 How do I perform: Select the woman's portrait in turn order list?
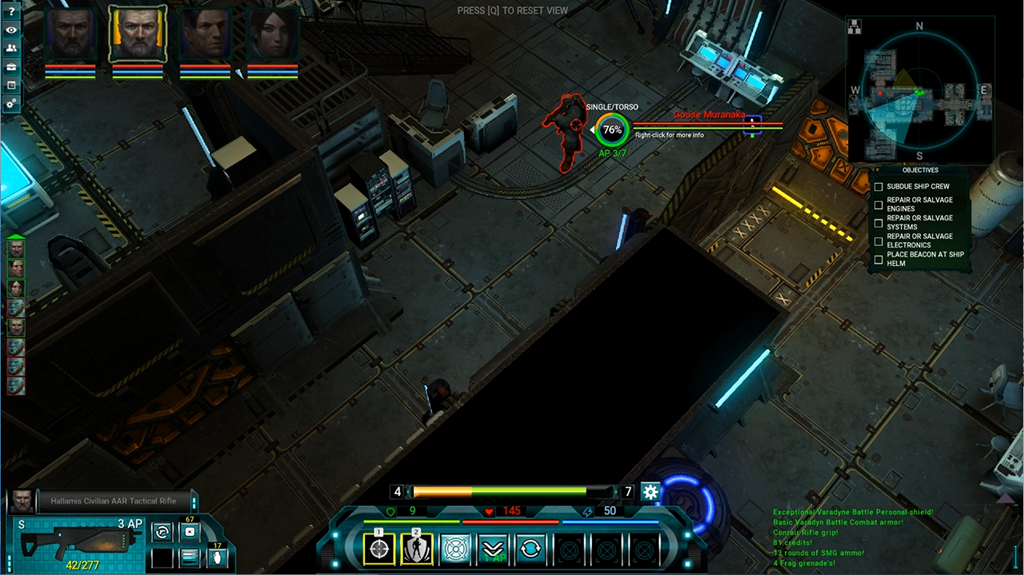pyautogui.click(x=16, y=287)
